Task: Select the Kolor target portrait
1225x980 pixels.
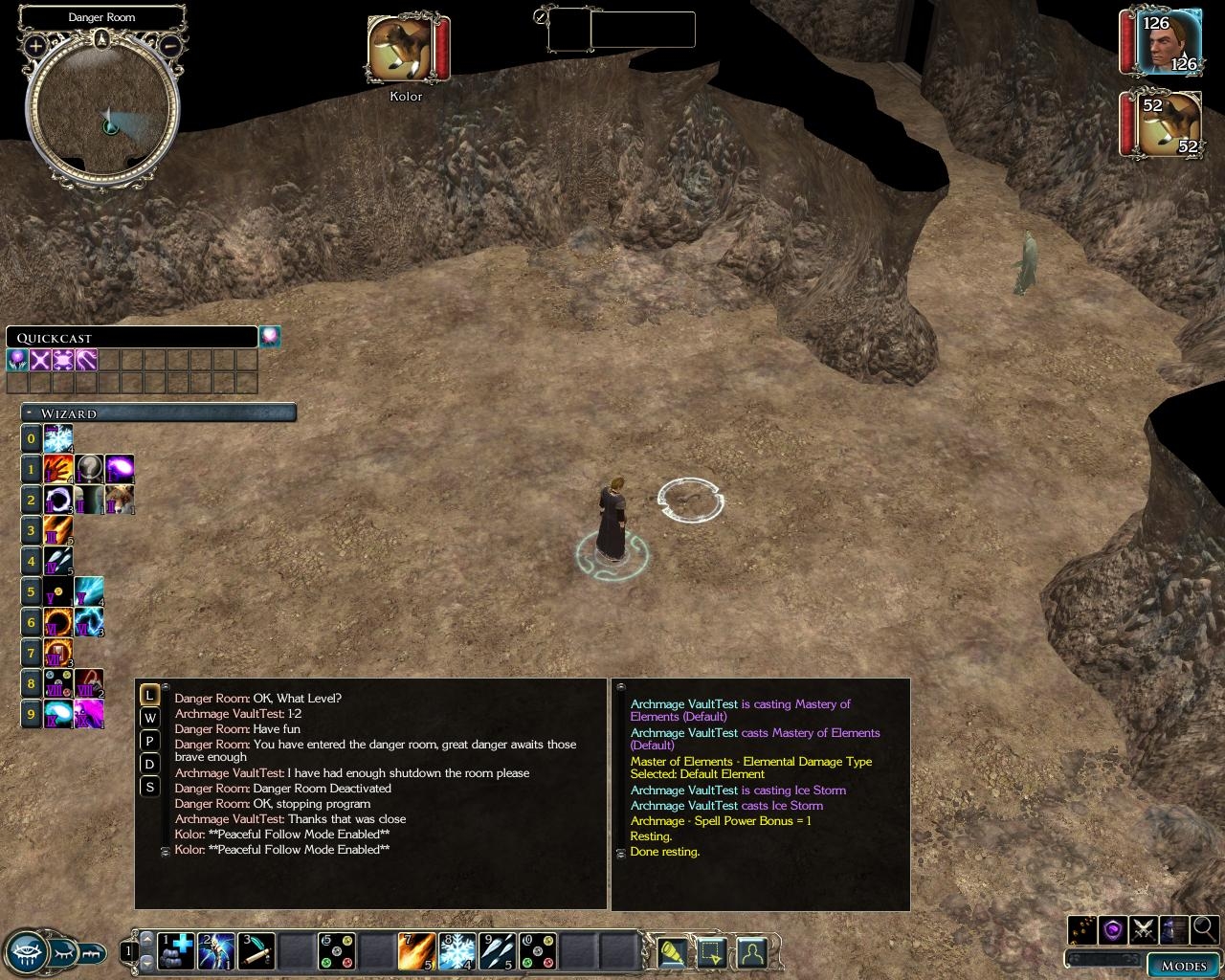Action: 398,50
